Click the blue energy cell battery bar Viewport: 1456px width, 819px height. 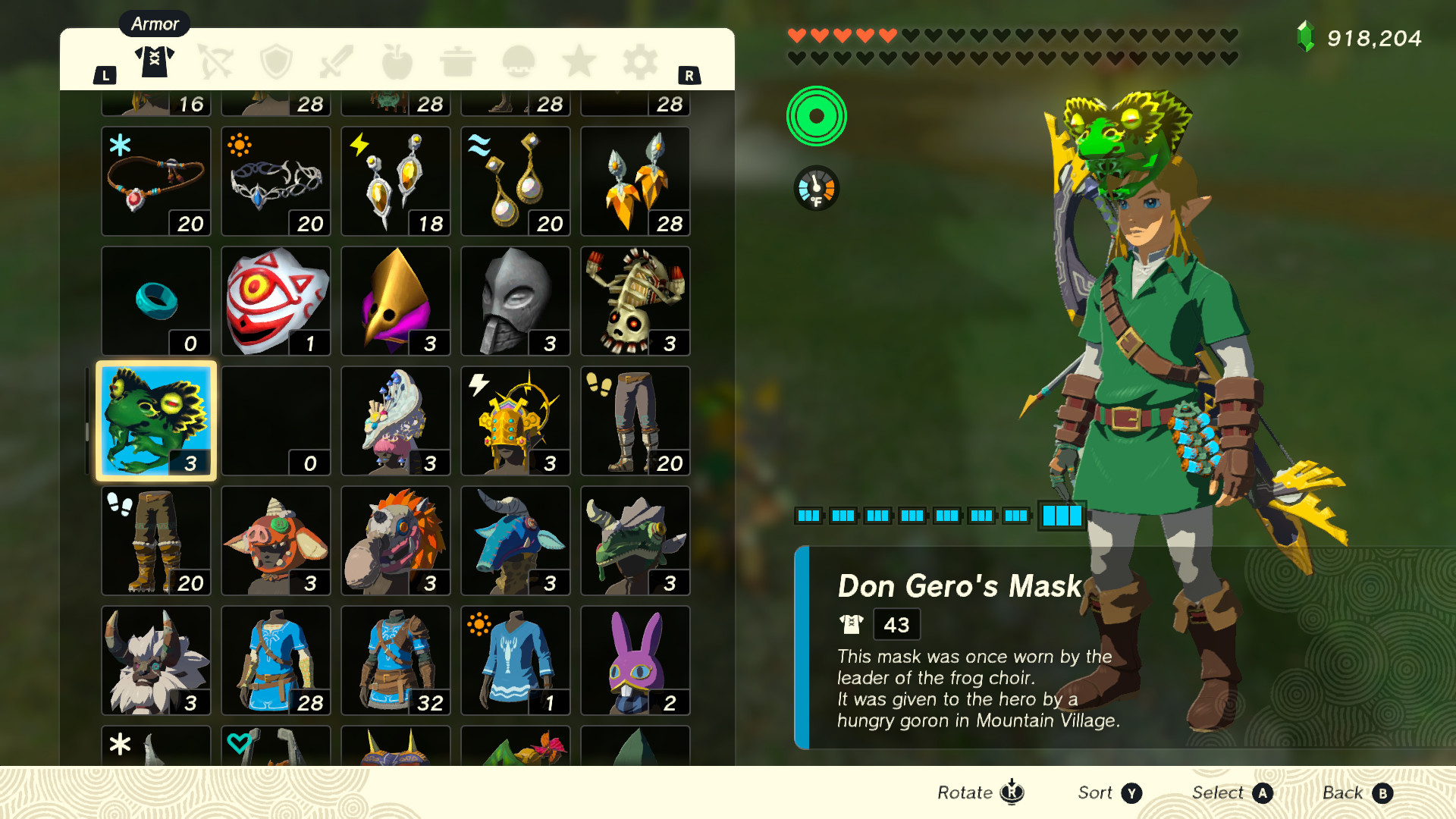tap(940, 516)
